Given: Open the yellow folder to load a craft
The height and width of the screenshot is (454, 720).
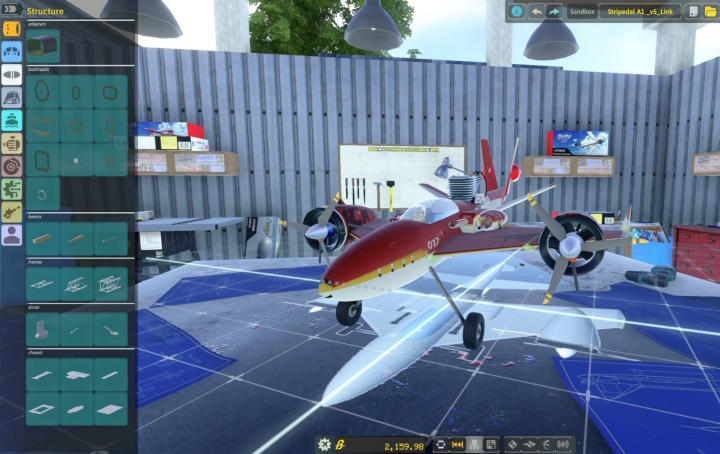Looking at the screenshot, I should [711, 12].
